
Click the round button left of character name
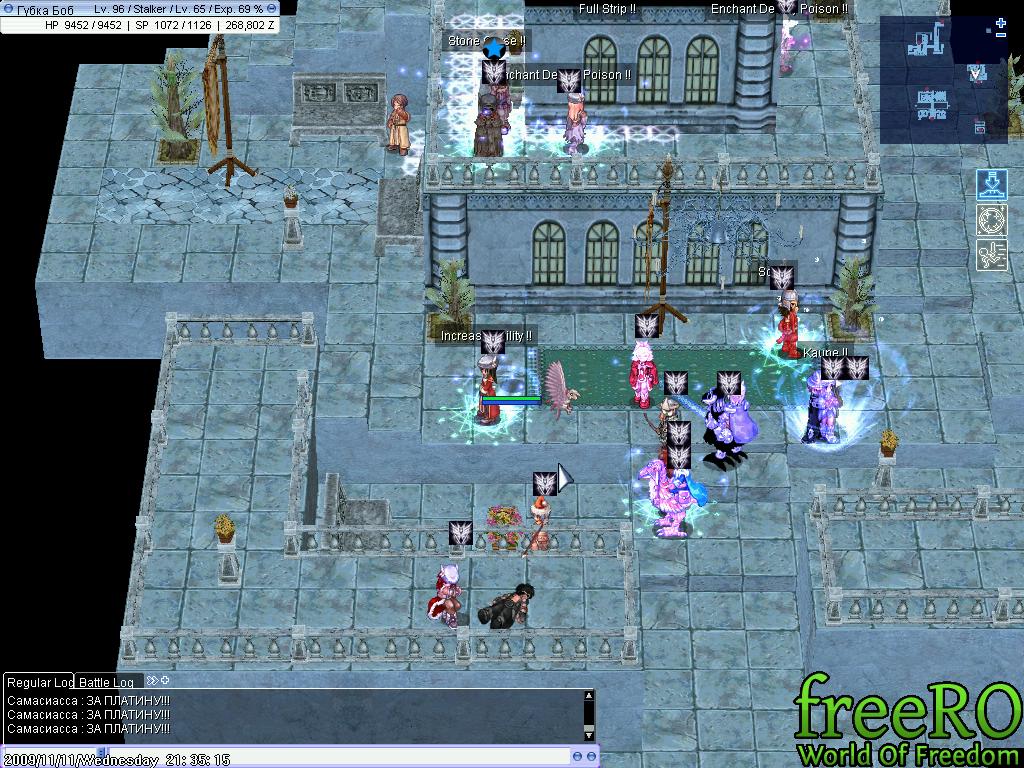(9, 8)
